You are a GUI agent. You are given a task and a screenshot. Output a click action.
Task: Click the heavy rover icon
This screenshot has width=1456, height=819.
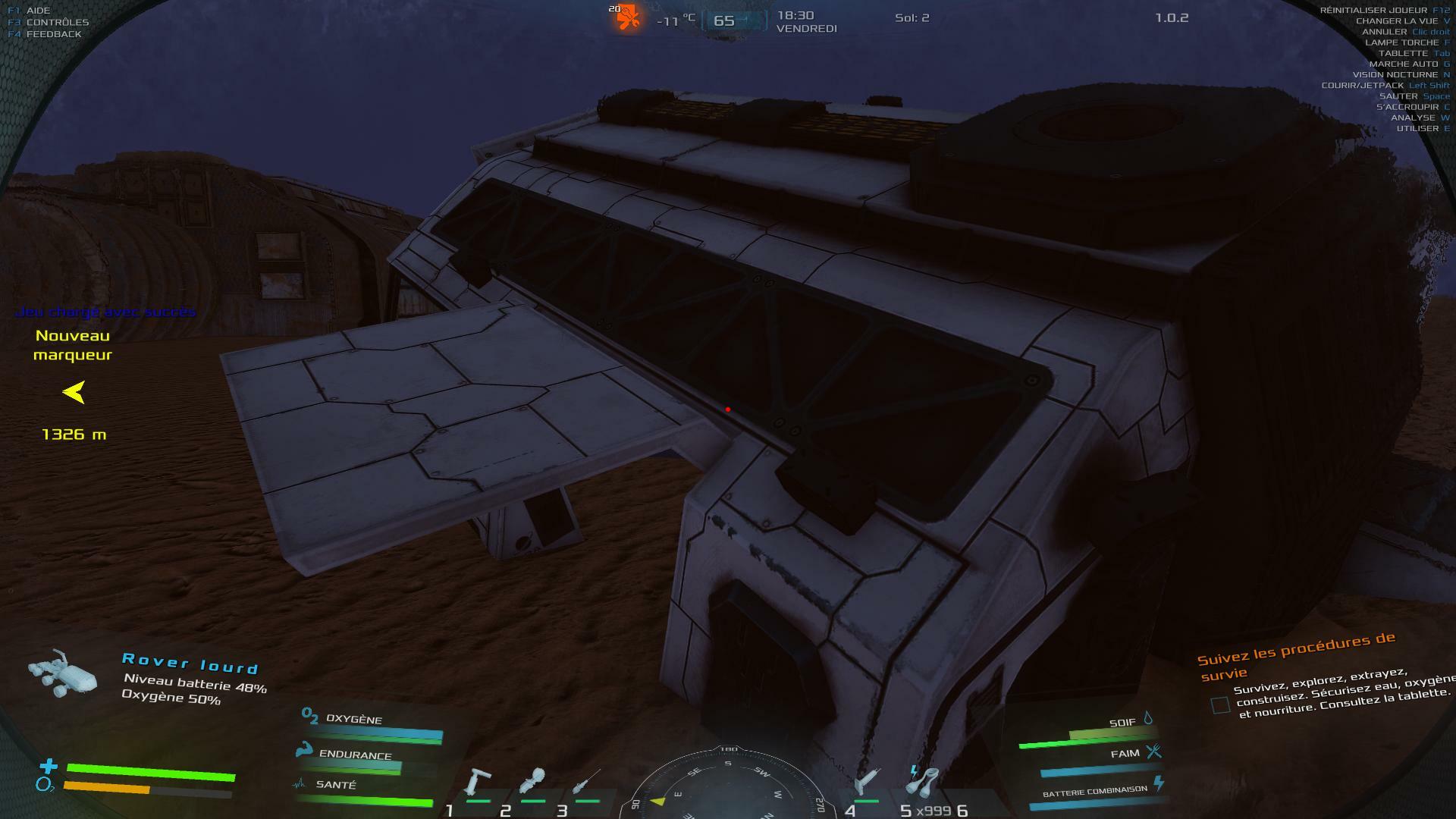point(63,673)
